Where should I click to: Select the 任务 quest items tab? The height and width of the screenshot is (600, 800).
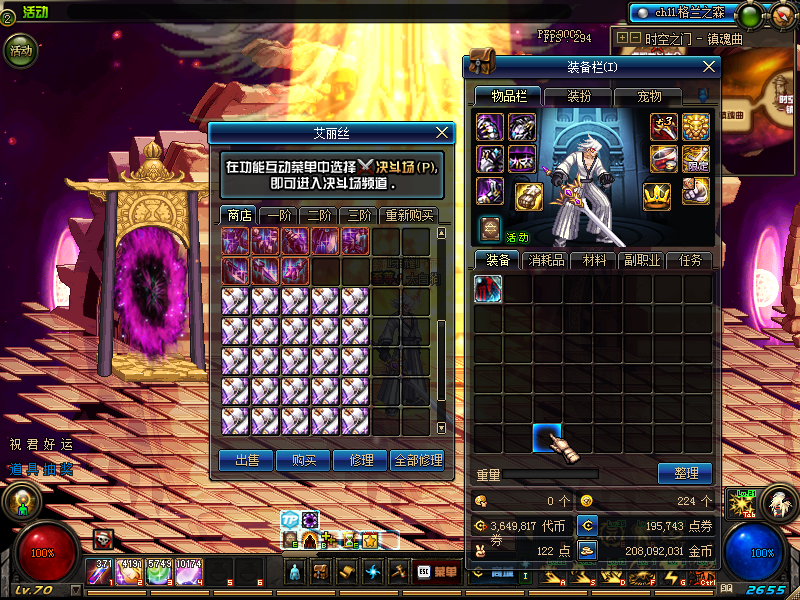click(691, 260)
